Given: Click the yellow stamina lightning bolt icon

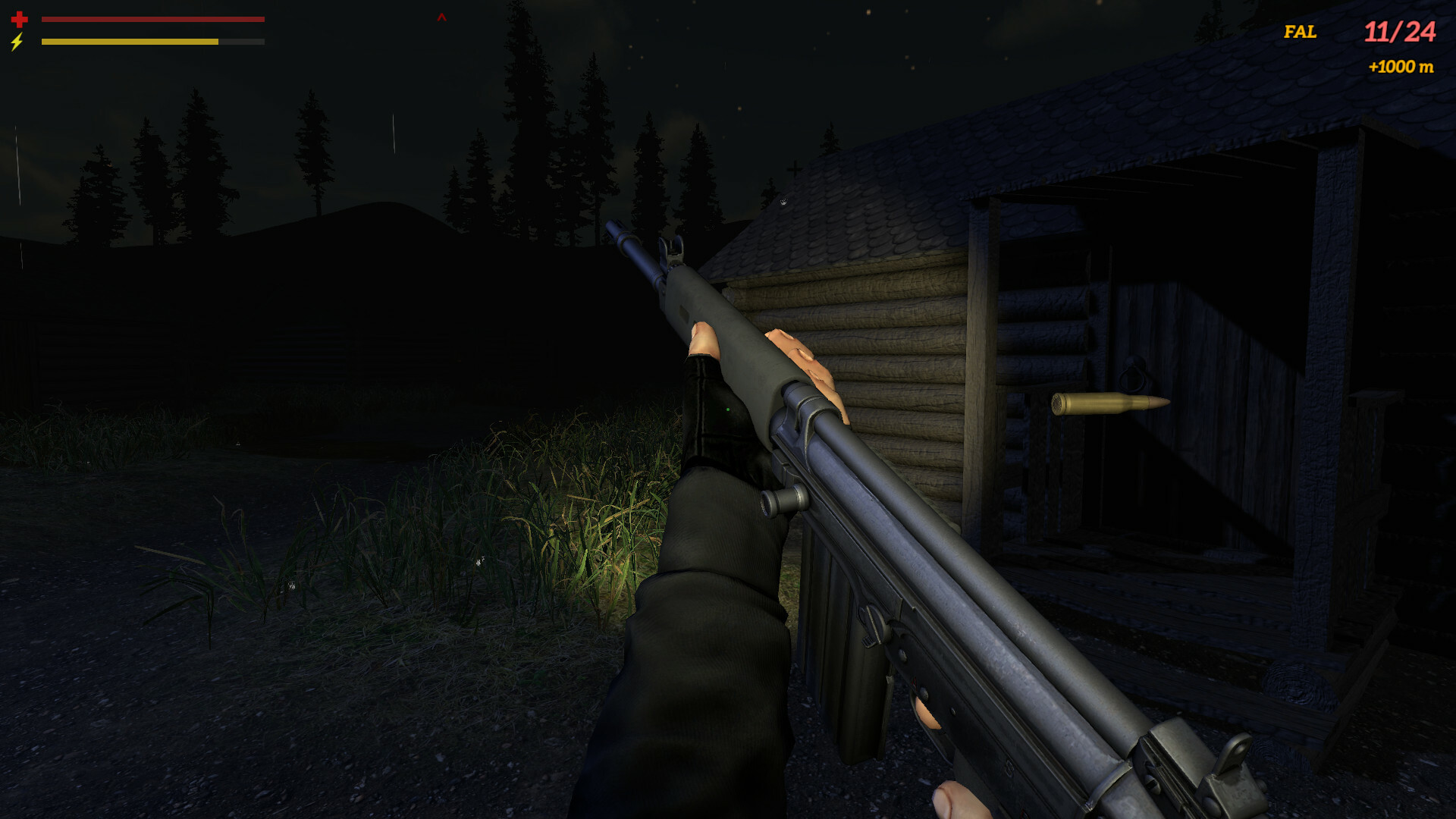Looking at the screenshot, I should point(16,43).
